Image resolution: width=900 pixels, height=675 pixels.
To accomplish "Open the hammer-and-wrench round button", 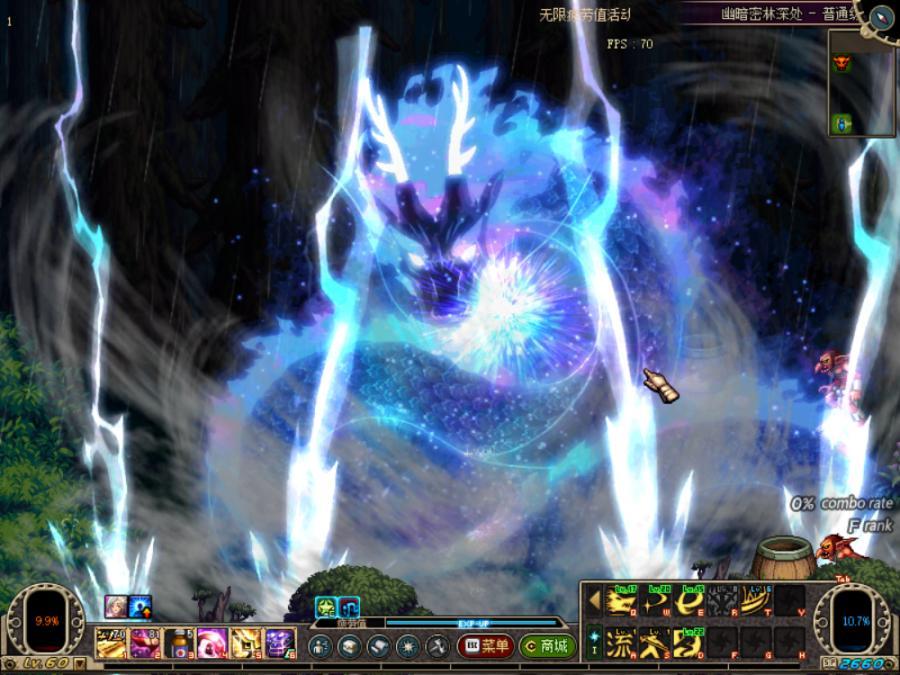I will click(x=437, y=646).
